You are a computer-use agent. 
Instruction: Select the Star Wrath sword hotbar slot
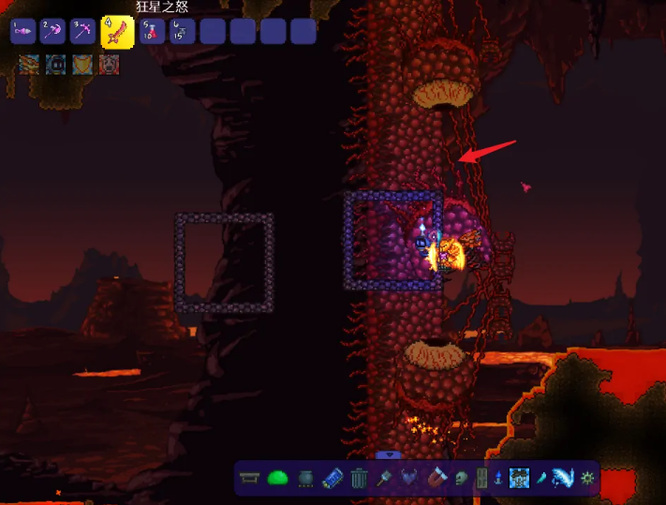(x=118, y=31)
